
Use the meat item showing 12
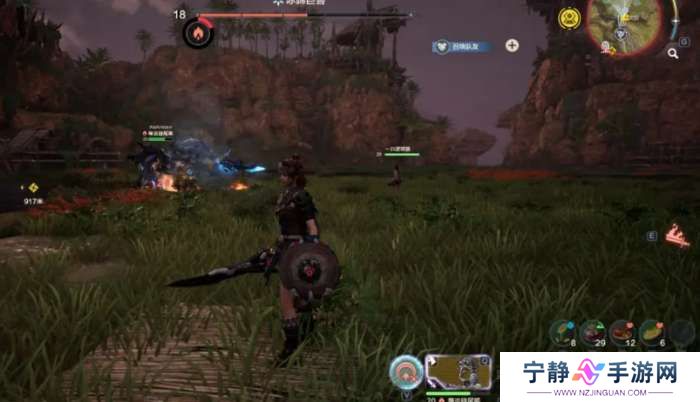[624, 331]
